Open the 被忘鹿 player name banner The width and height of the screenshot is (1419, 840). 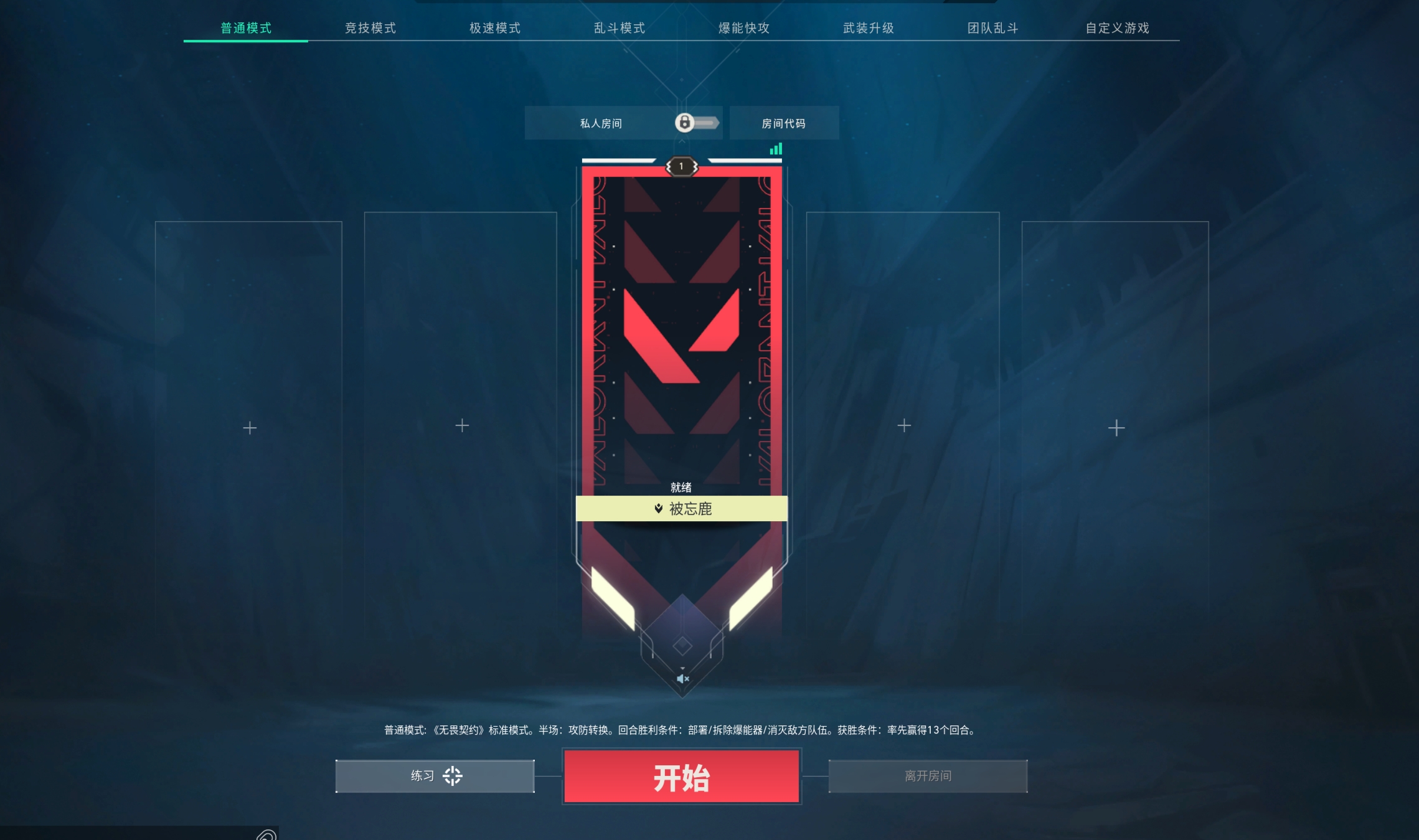(x=682, y=509)
